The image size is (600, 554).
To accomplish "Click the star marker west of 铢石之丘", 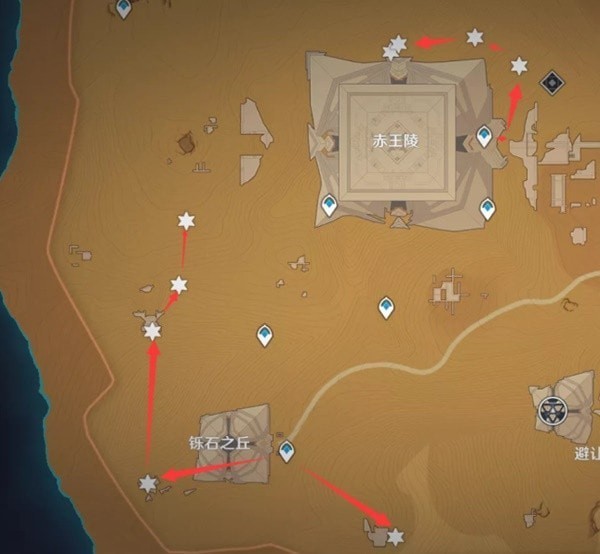I will [x=148, y=484].
